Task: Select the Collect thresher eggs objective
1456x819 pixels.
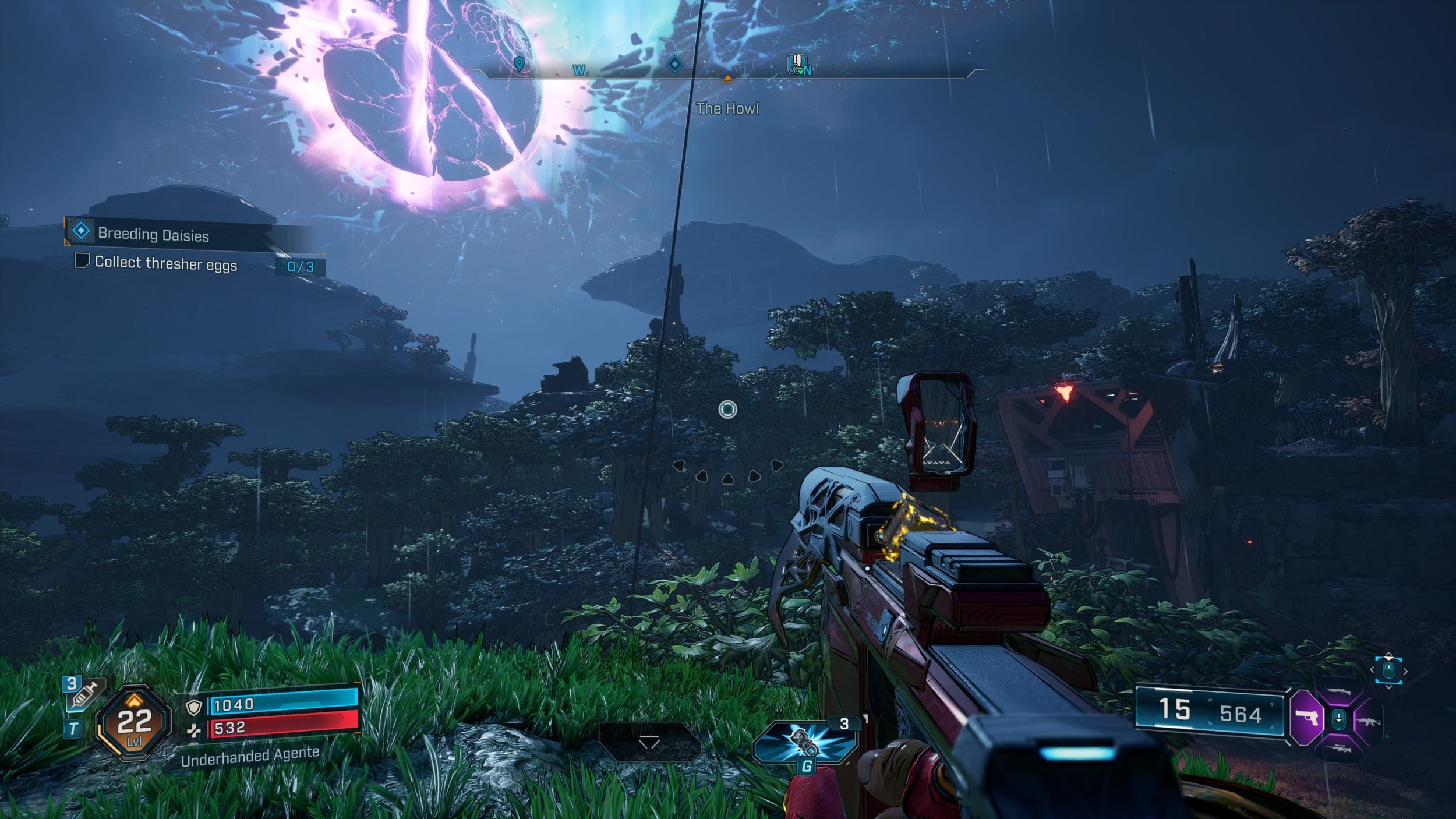Action: pos(165,264)
